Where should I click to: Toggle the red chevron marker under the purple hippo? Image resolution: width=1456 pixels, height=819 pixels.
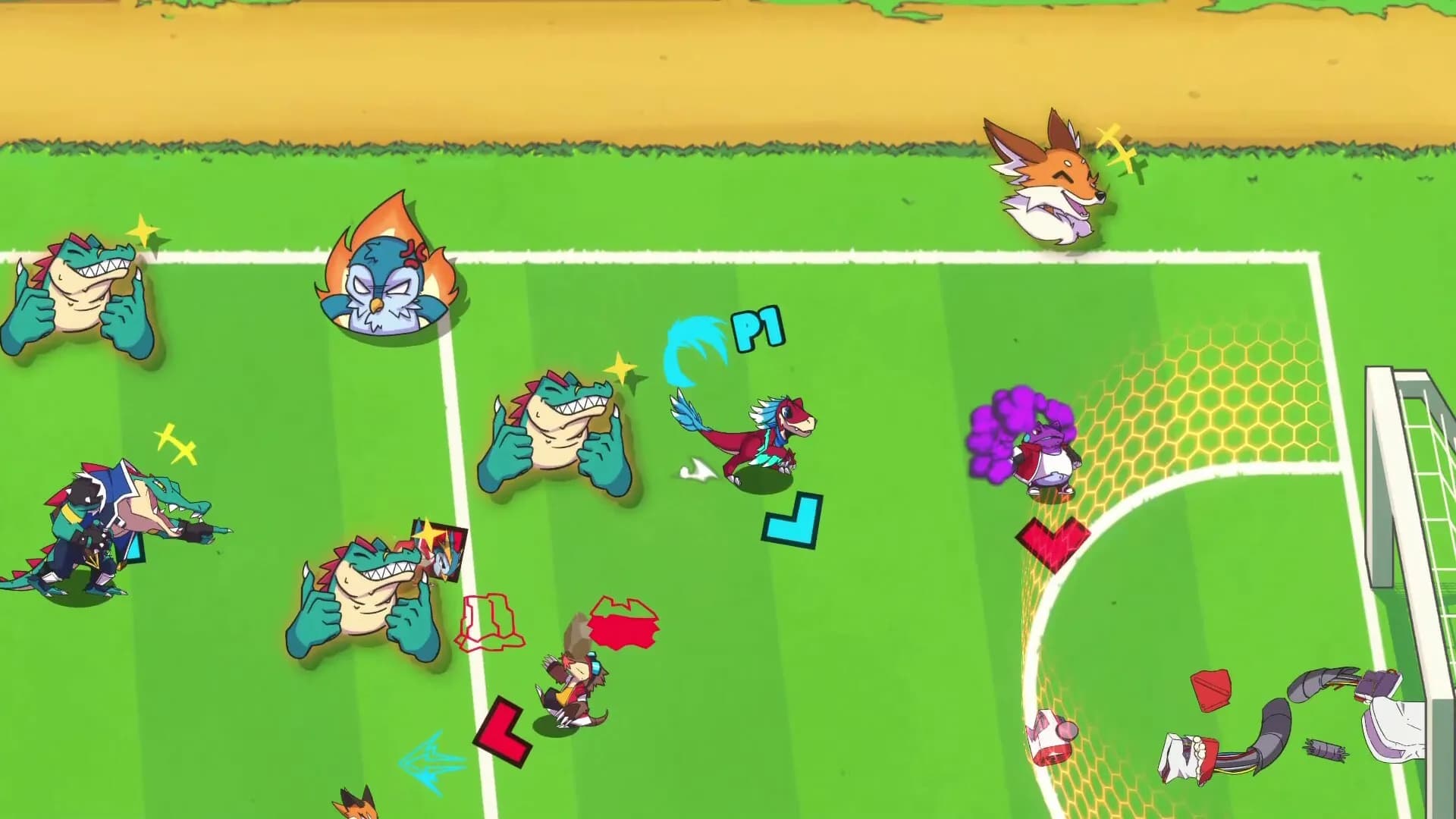tap(1054, 538)
